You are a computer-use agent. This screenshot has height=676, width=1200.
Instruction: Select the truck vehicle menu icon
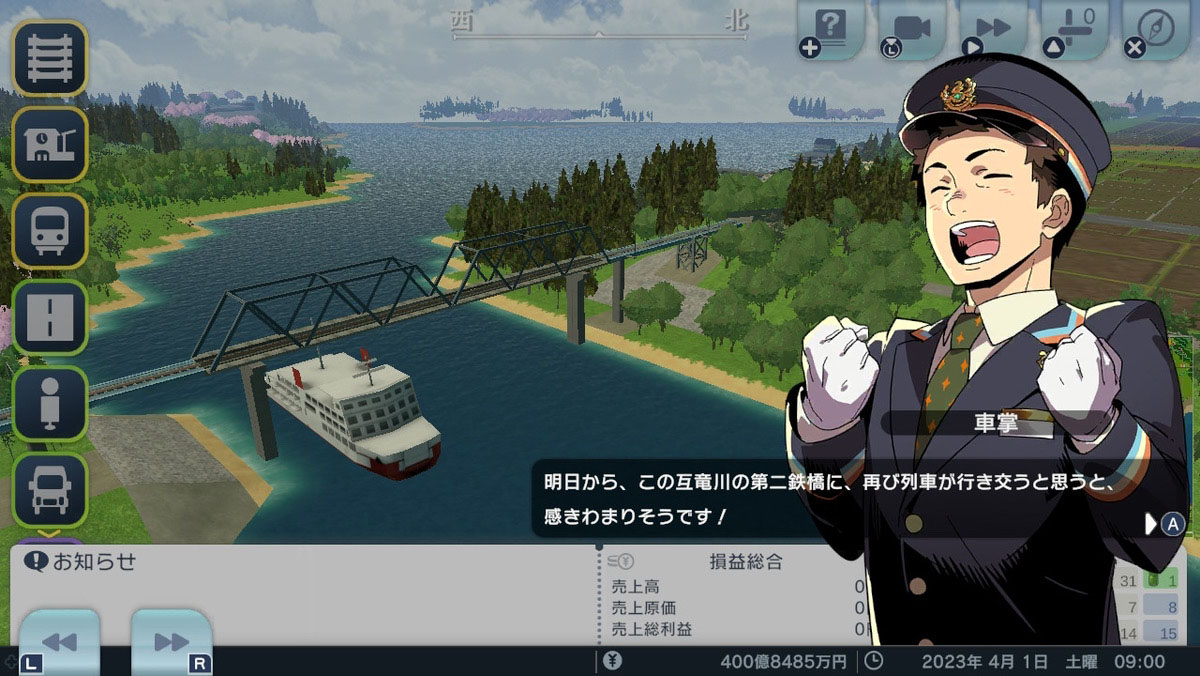(x=49, y=489)
